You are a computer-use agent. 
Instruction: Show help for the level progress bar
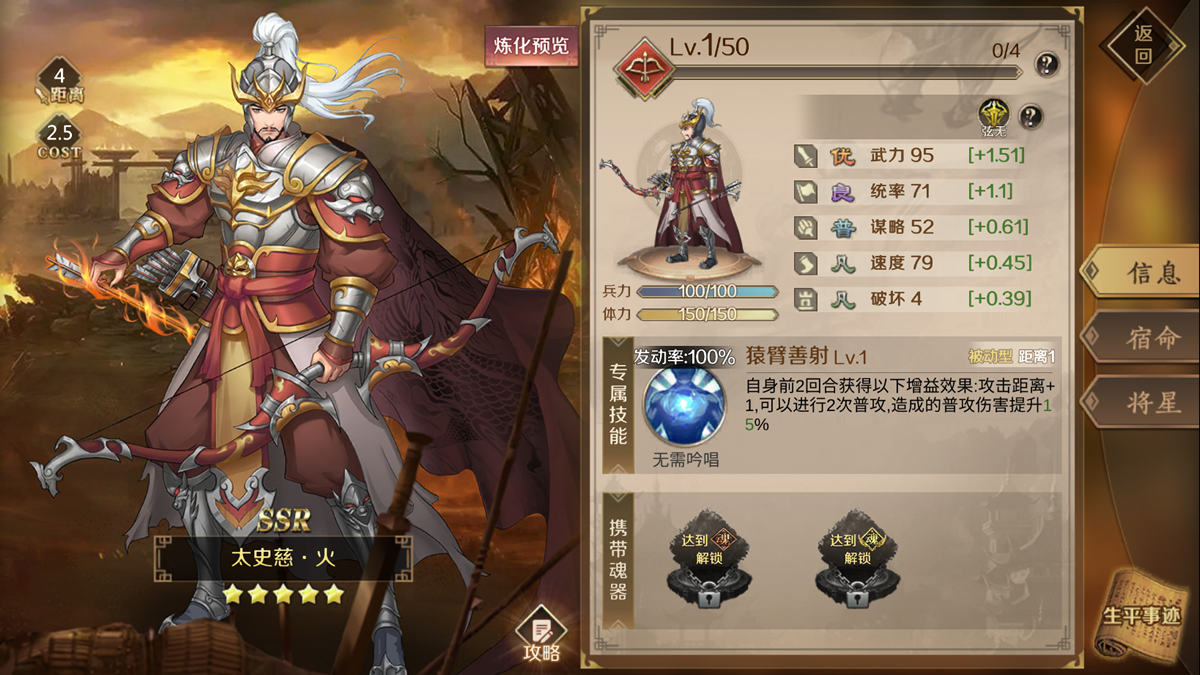coord(1046,65)
